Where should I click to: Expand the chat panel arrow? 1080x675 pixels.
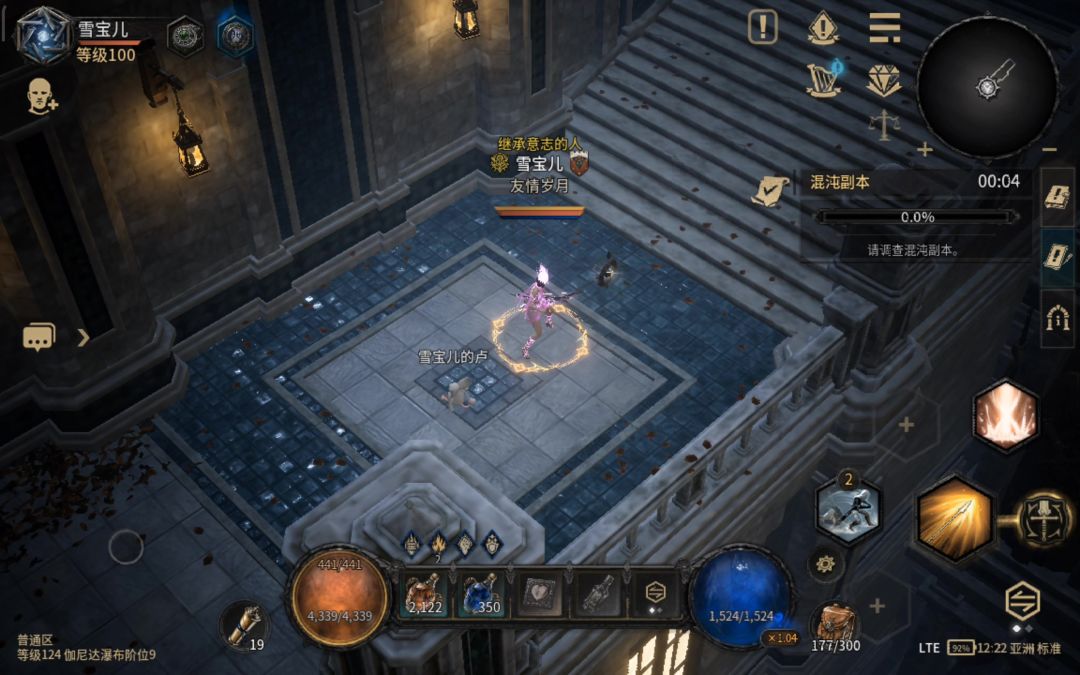(83, 338)
